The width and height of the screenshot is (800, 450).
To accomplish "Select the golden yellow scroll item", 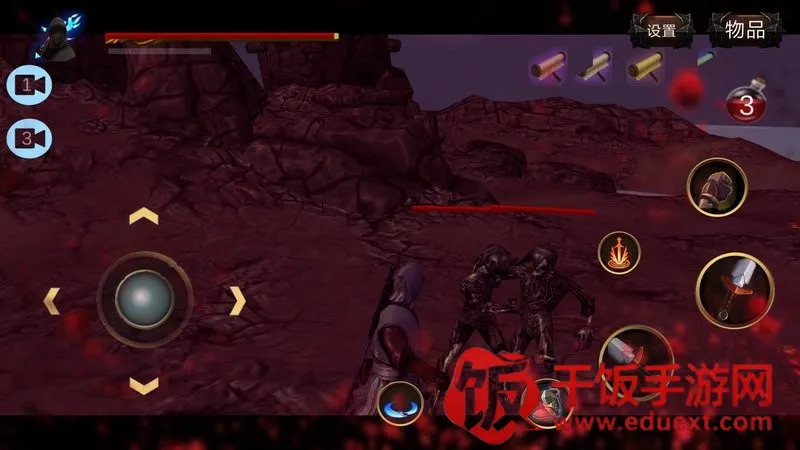I will coord(645,68).
